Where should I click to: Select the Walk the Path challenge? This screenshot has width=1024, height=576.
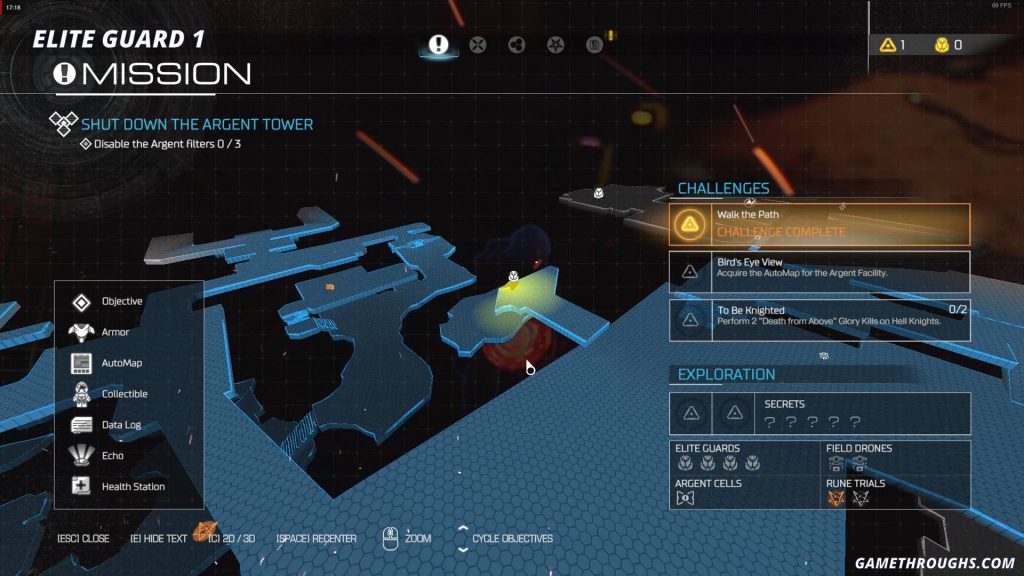pos(819,224)
